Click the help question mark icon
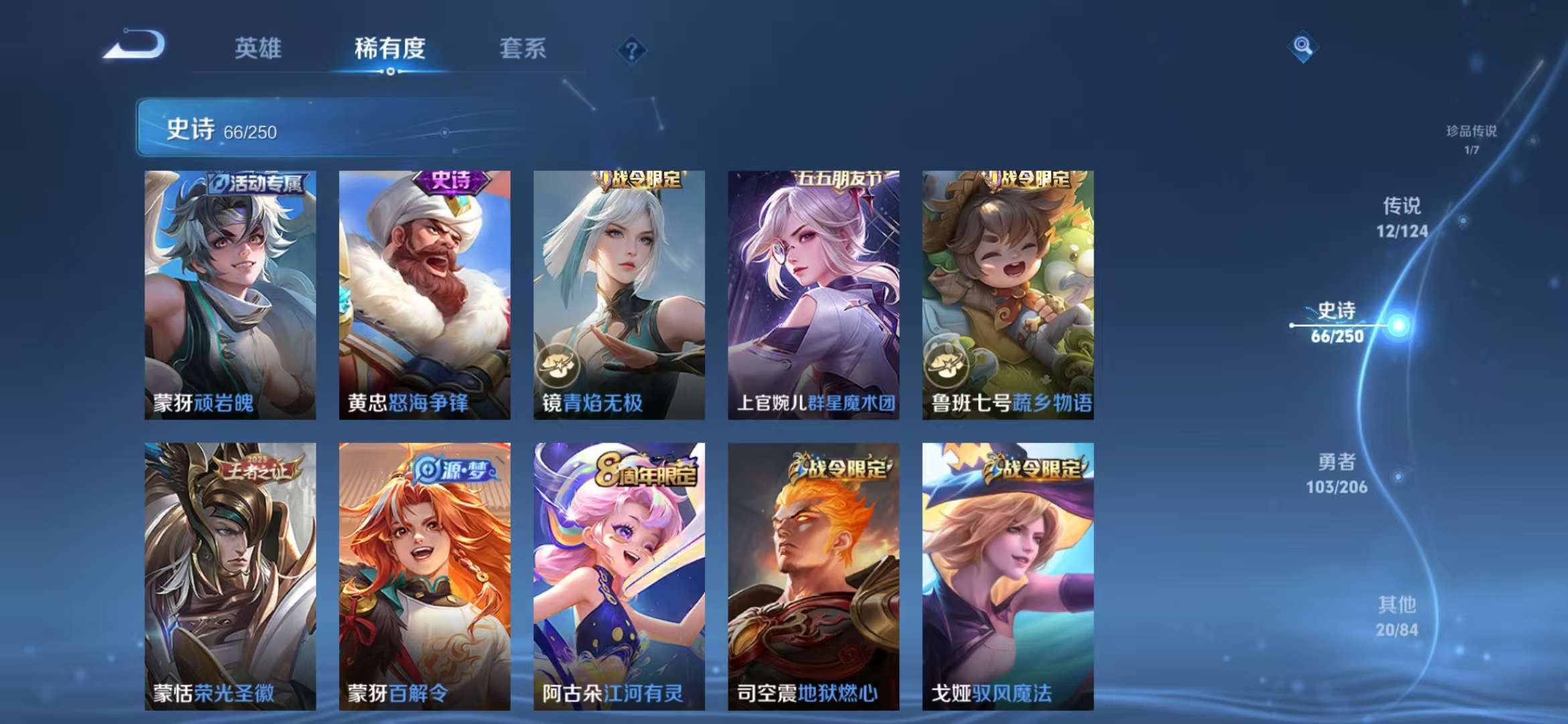This screenshot has height=724, width=1568. [x=633, y=49]
